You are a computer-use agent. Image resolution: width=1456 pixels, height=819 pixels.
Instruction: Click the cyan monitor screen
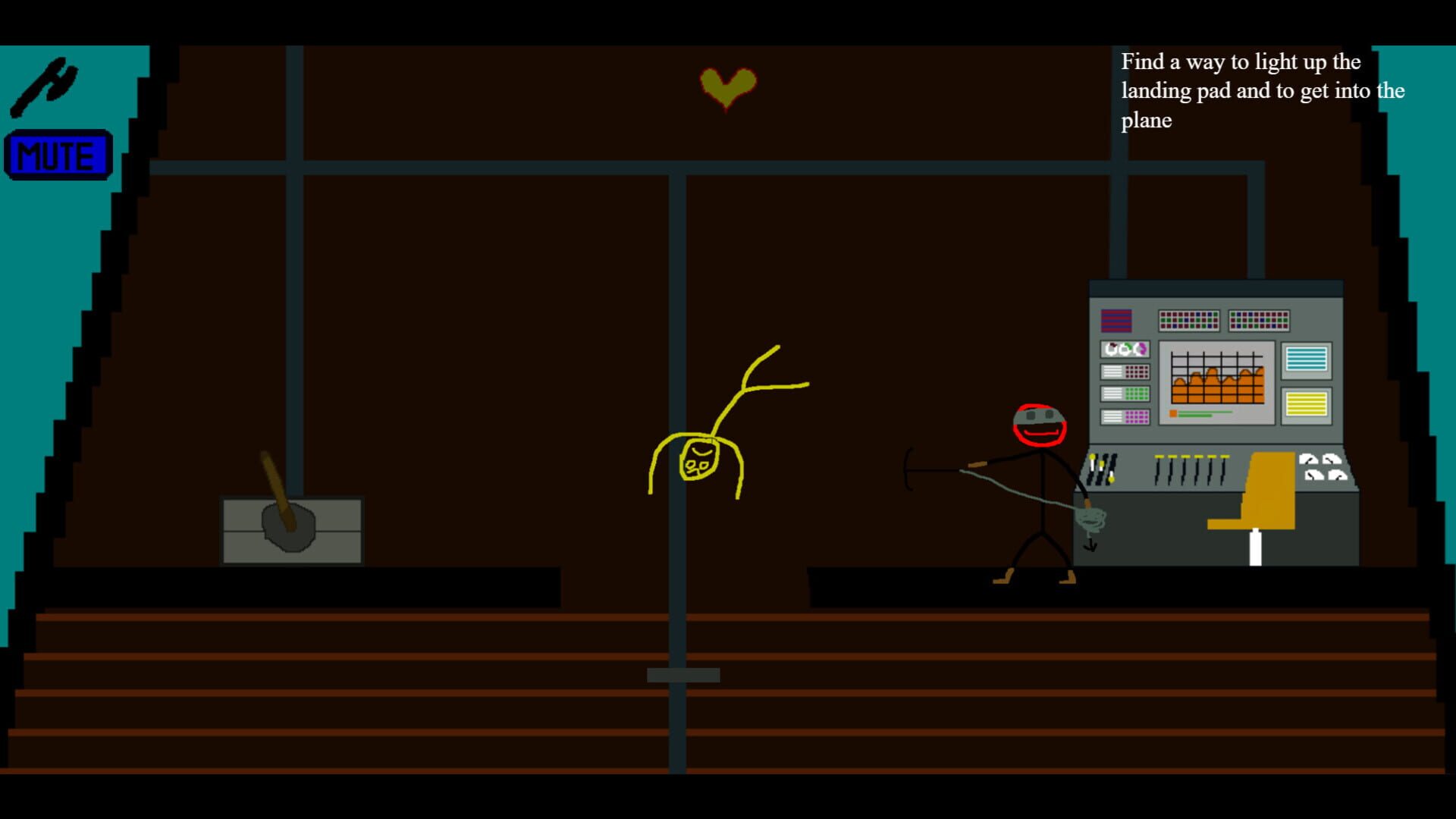(1306, 358)
